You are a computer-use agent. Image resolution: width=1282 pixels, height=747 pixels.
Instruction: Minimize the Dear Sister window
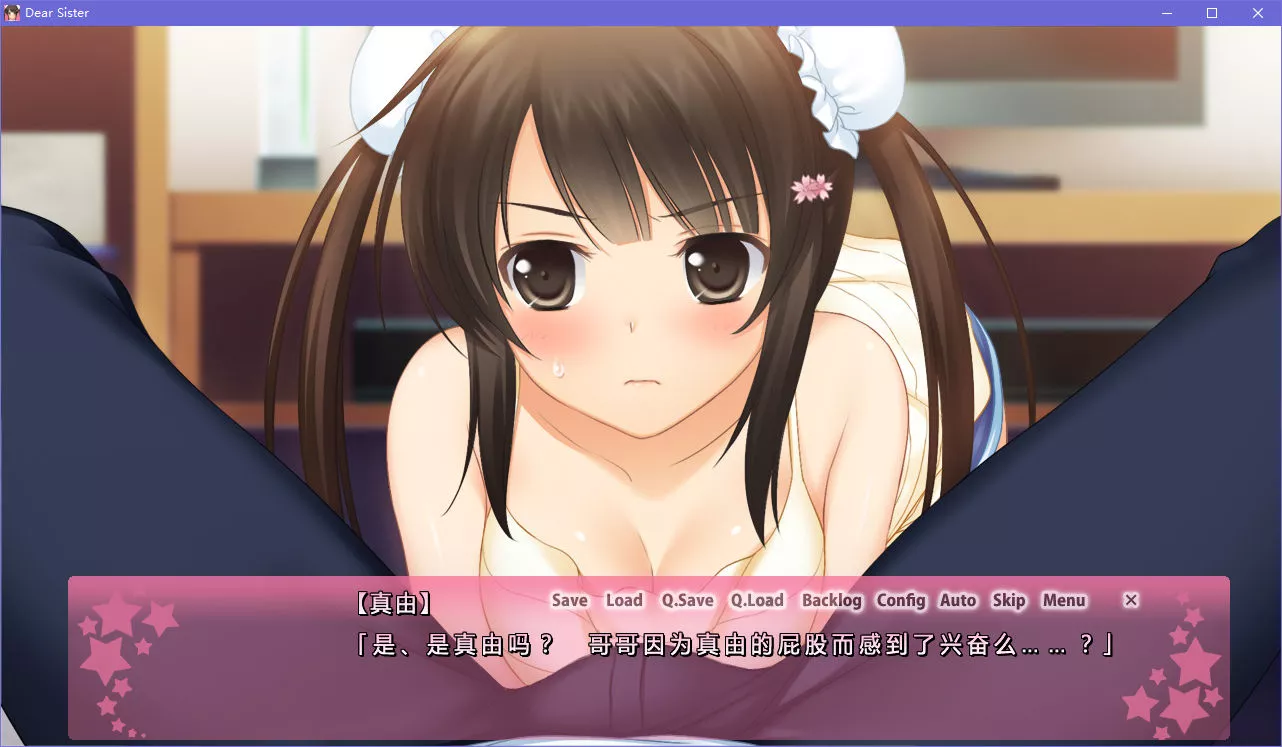coord(1167,13)
